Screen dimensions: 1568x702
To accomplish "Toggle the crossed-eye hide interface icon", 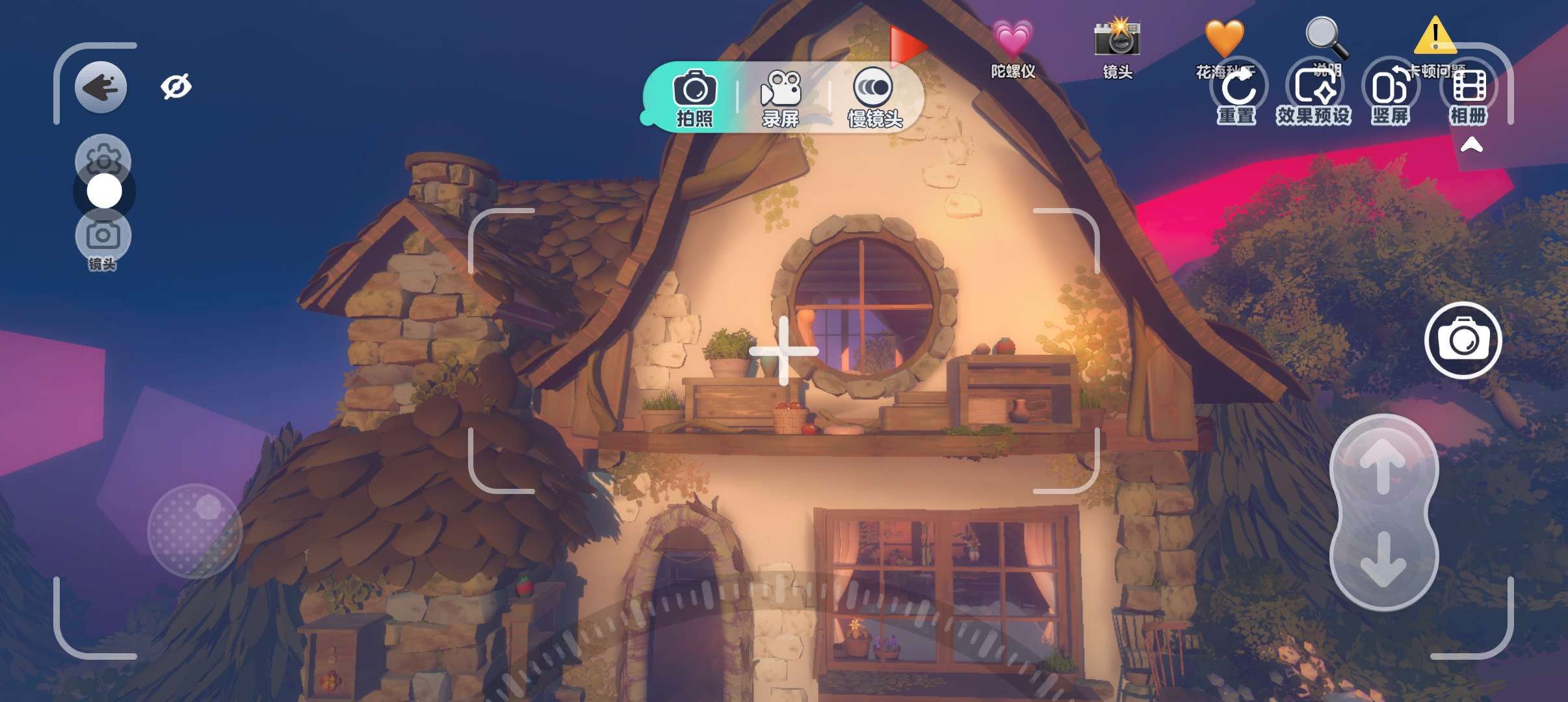I will 176,86.
